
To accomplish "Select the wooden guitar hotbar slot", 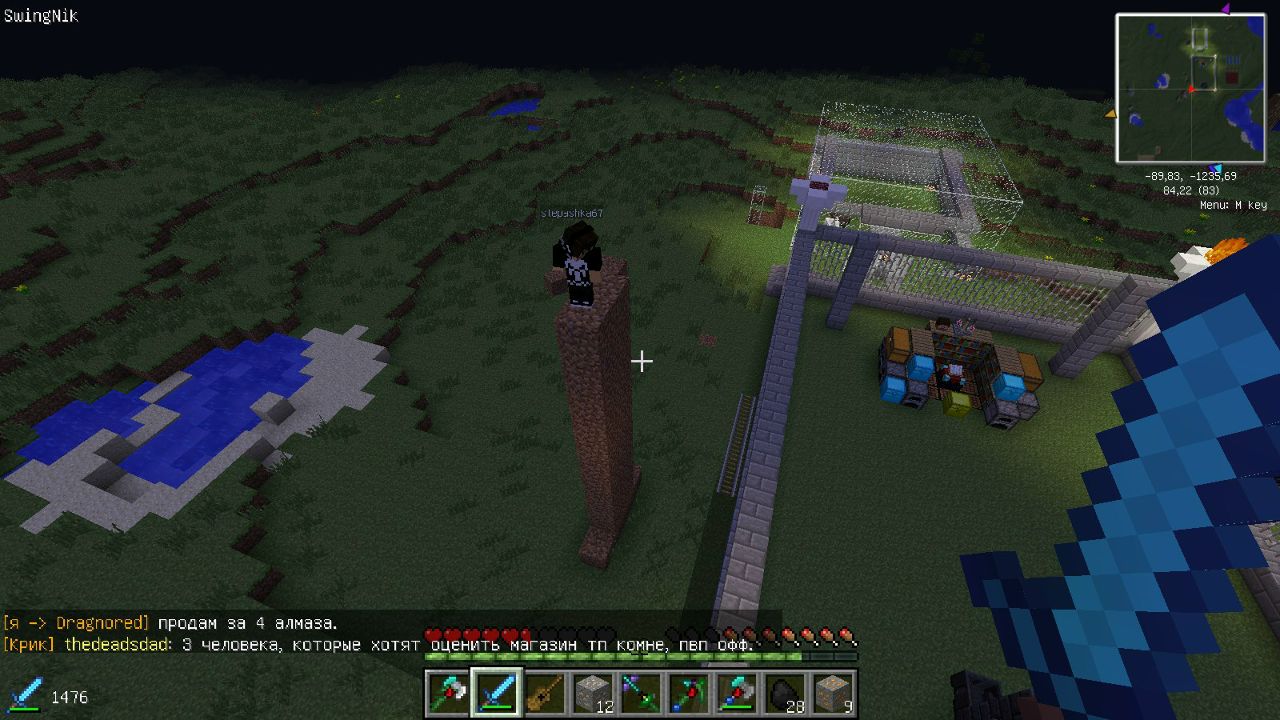I will (544, 692).
